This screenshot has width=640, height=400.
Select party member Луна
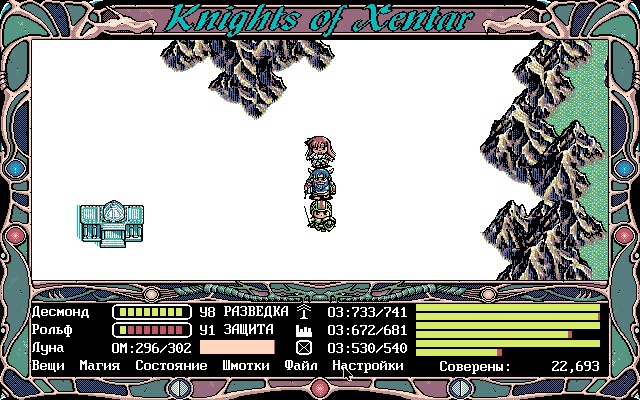point(48,348)
